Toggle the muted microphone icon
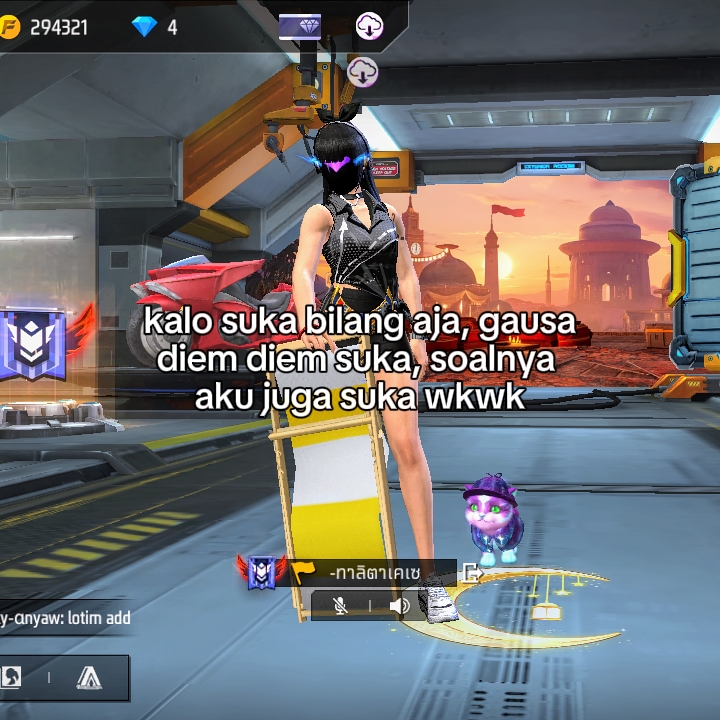The width and height of the screenshot is (720, 720). [340, 605]
